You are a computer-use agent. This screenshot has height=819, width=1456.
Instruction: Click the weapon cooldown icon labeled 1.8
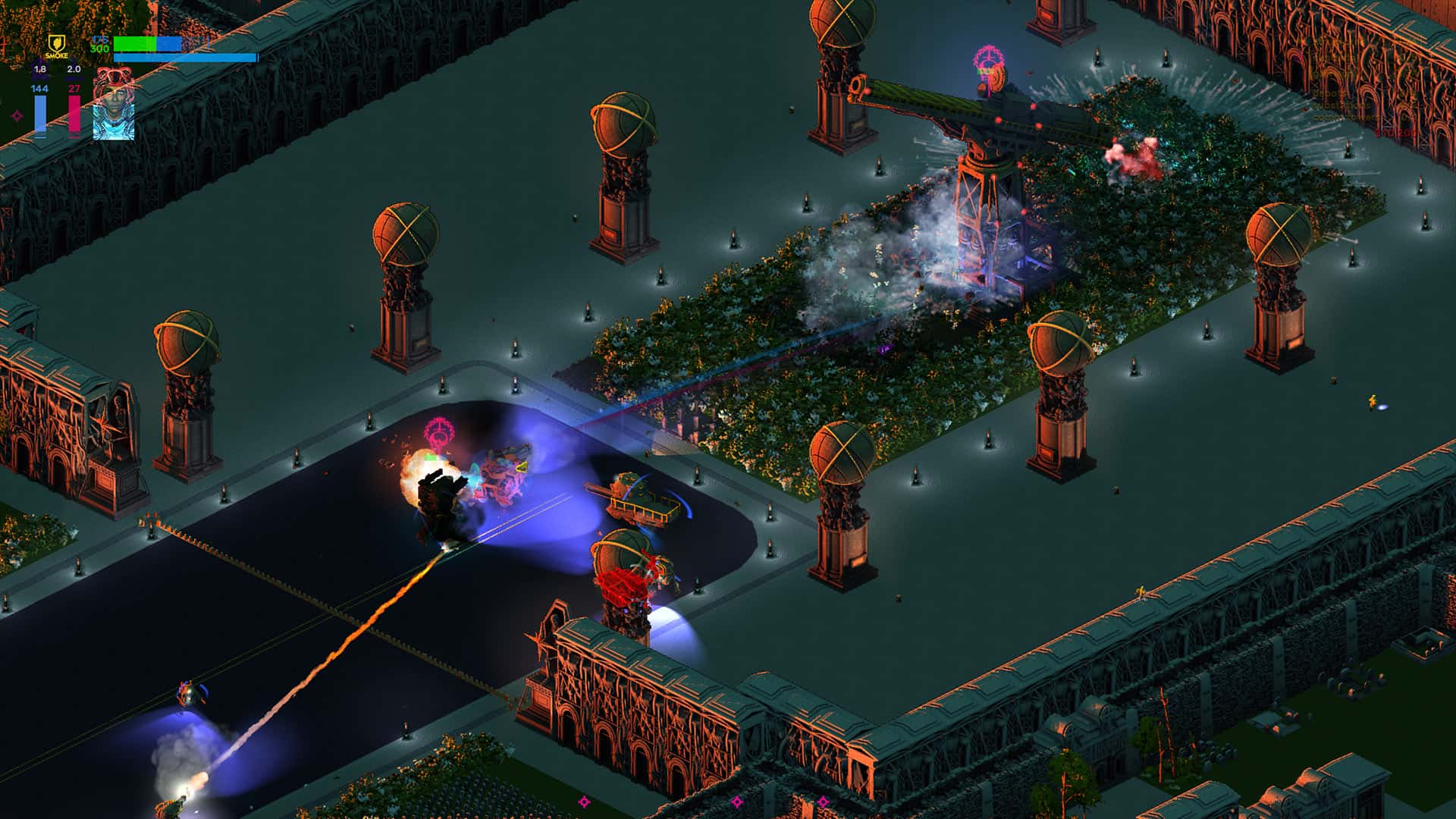[x=39, y=74]
